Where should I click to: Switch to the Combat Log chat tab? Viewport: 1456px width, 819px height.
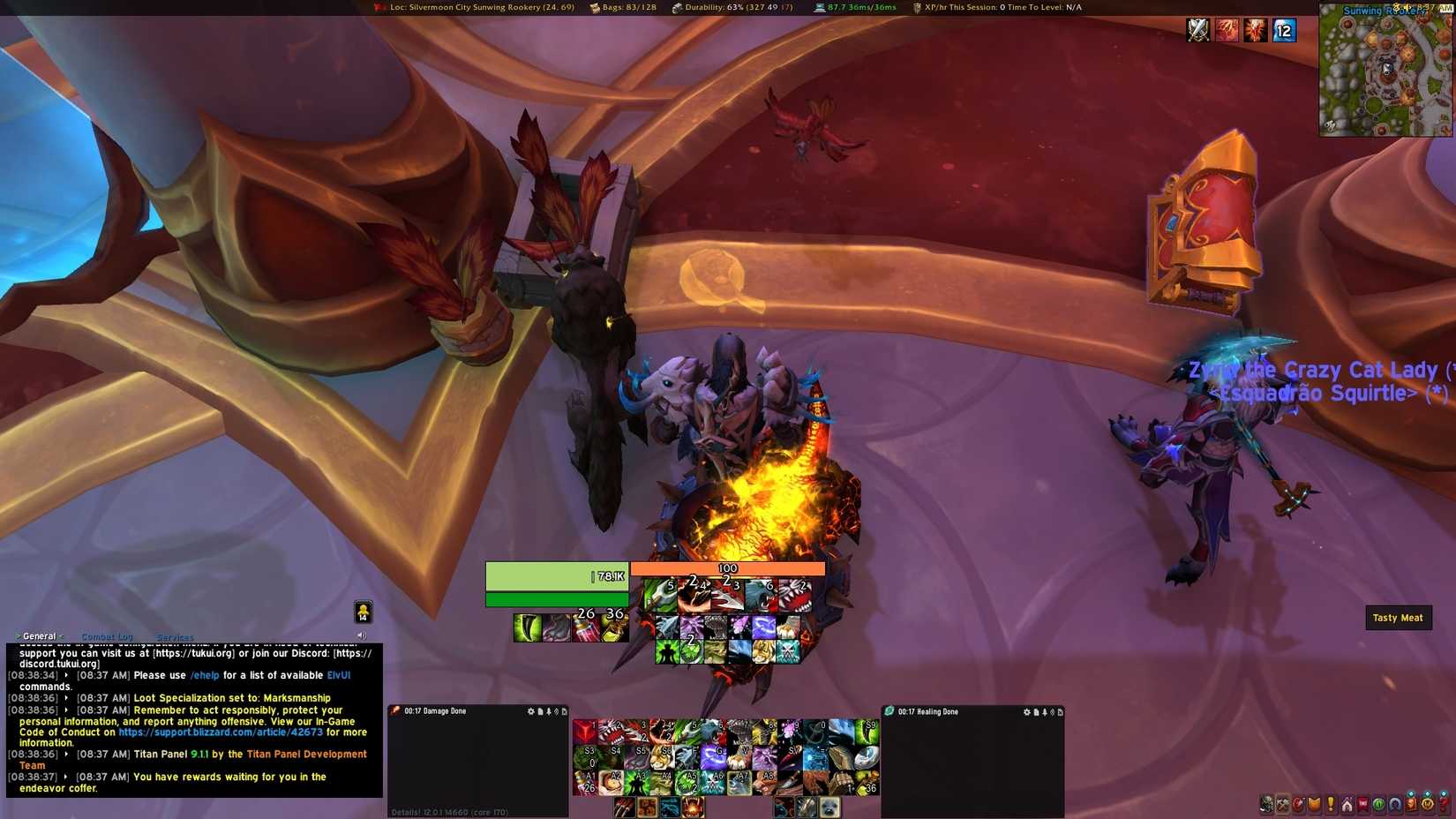click(x=107, y=636)
